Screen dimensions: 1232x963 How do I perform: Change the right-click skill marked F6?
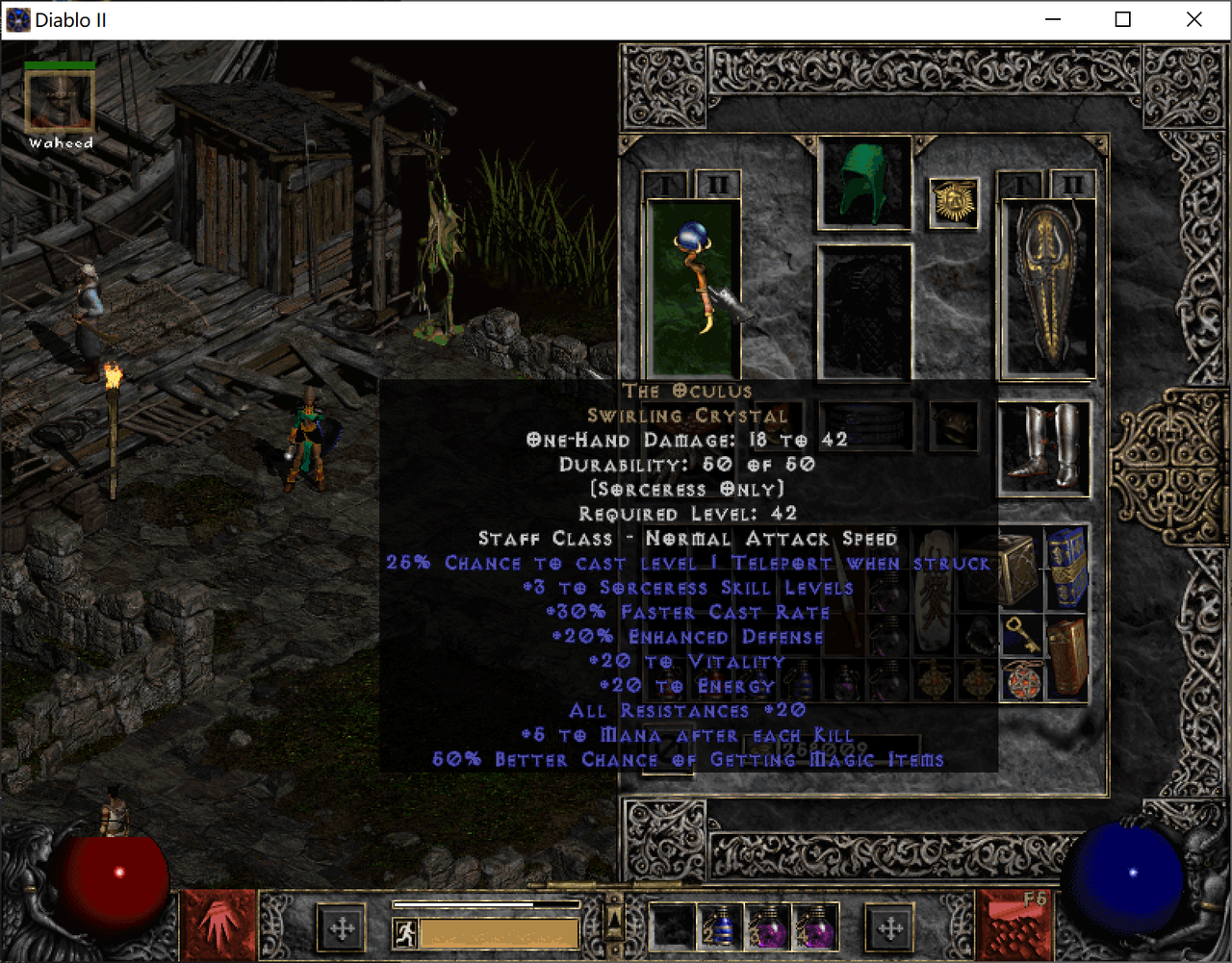pos(1014,926)
